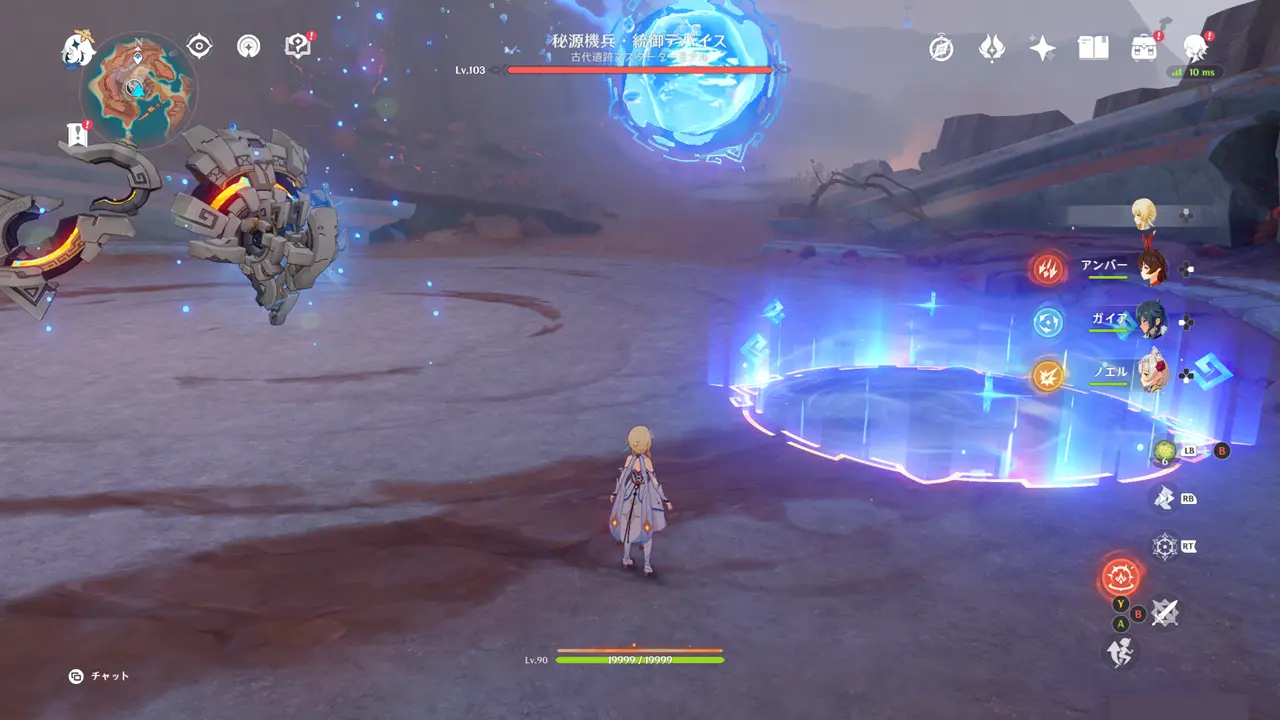The image size is (1280, 720).
Task: Click the concentric rings star icon
Action: click(x=248, y=46)
